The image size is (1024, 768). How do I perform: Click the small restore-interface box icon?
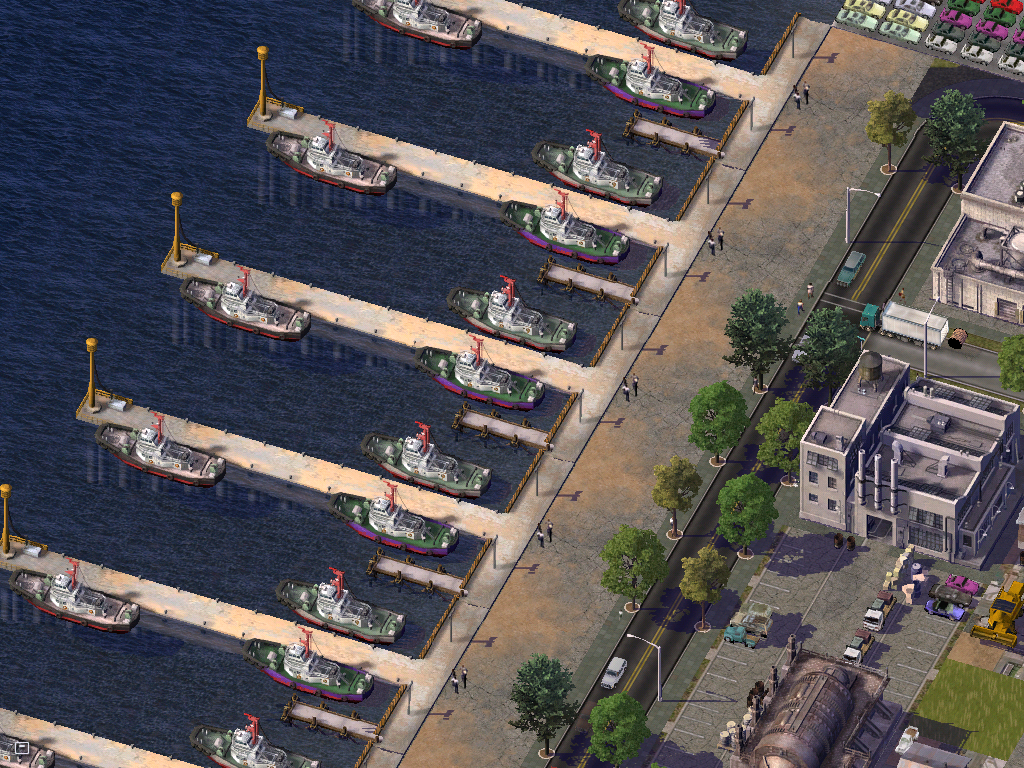(22, 747)
